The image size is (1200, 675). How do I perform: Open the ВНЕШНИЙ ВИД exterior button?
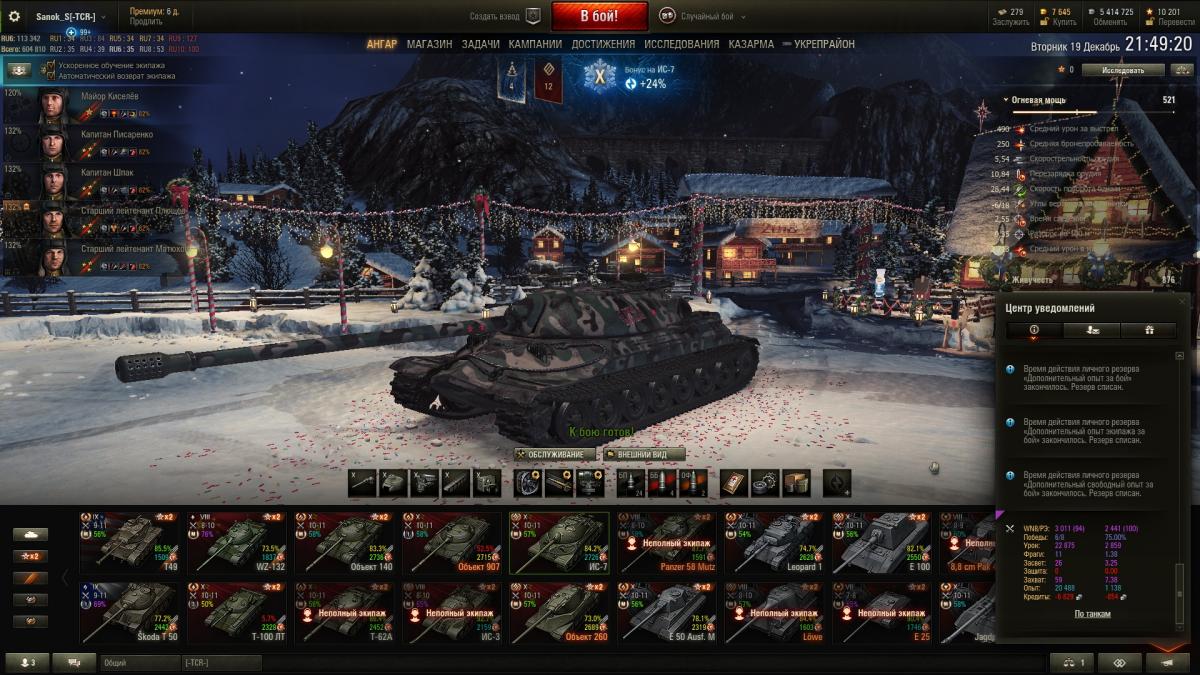644,454
